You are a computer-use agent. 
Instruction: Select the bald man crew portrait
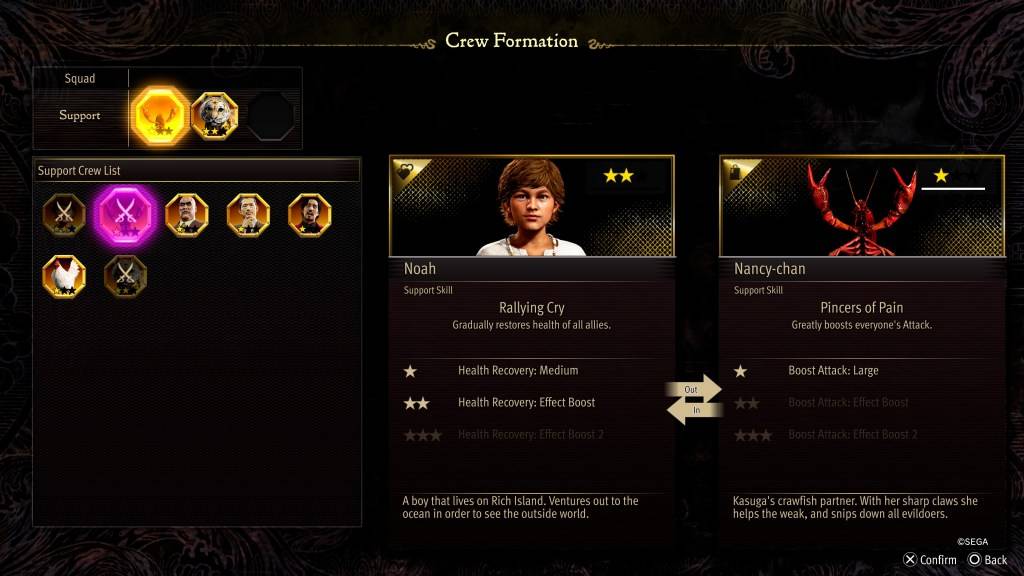(x=187, y=213)
